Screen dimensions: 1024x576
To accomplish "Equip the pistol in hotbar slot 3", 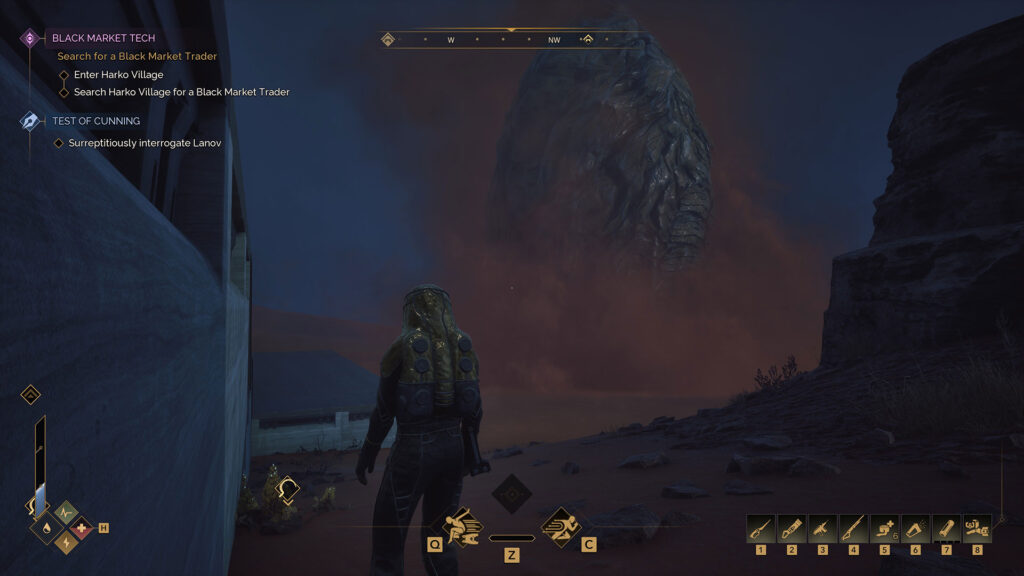I will [822, 527].
